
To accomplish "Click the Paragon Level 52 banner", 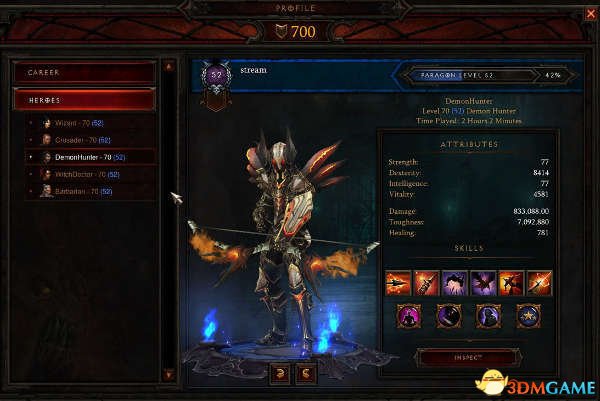I will 487,74.
